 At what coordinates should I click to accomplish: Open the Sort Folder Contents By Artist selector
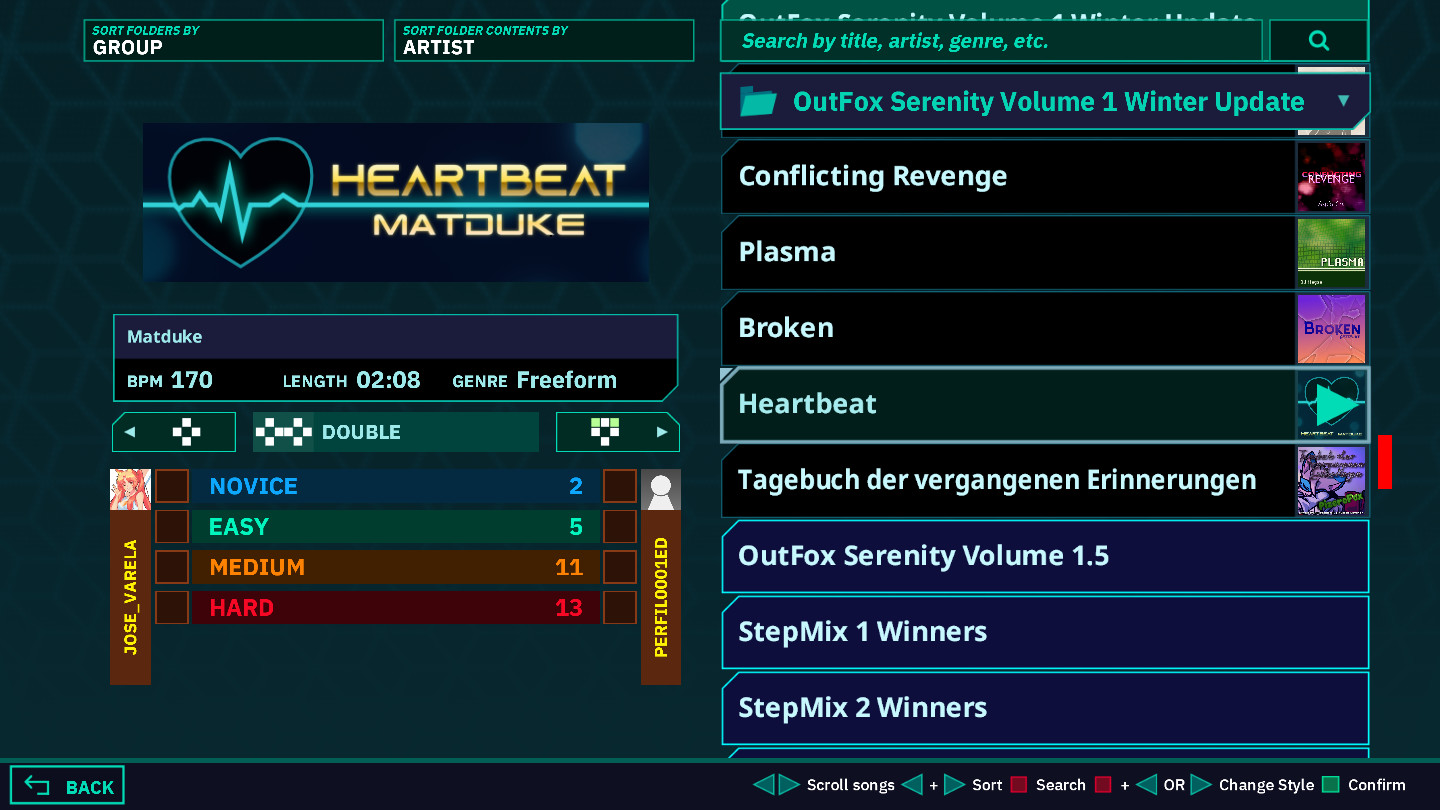(x=543, y=40)
